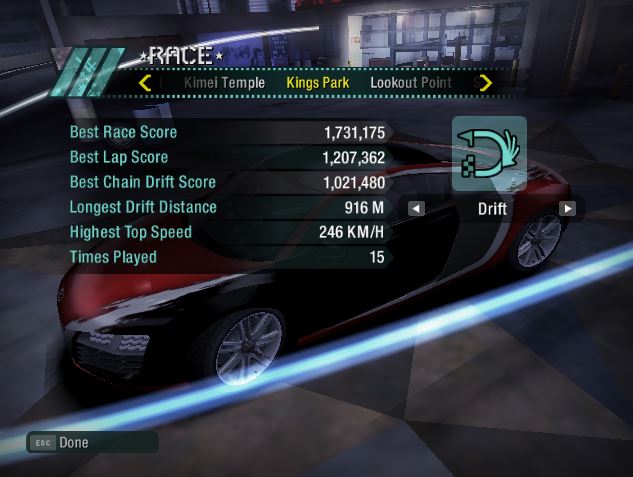Switch to the Lookout Point track
The width and height of the screenshot is (633, 477).
(x=410, y=83)
